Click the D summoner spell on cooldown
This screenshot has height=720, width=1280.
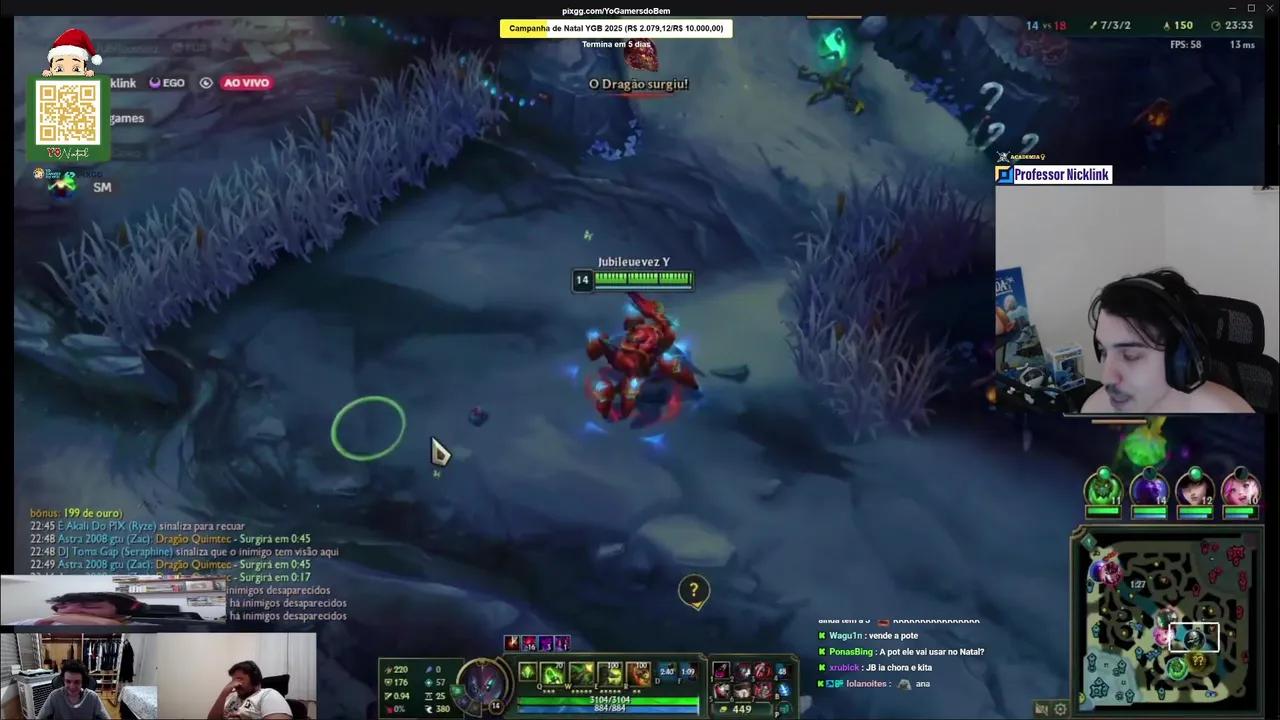pyautogui.click(x=666, y=671)
